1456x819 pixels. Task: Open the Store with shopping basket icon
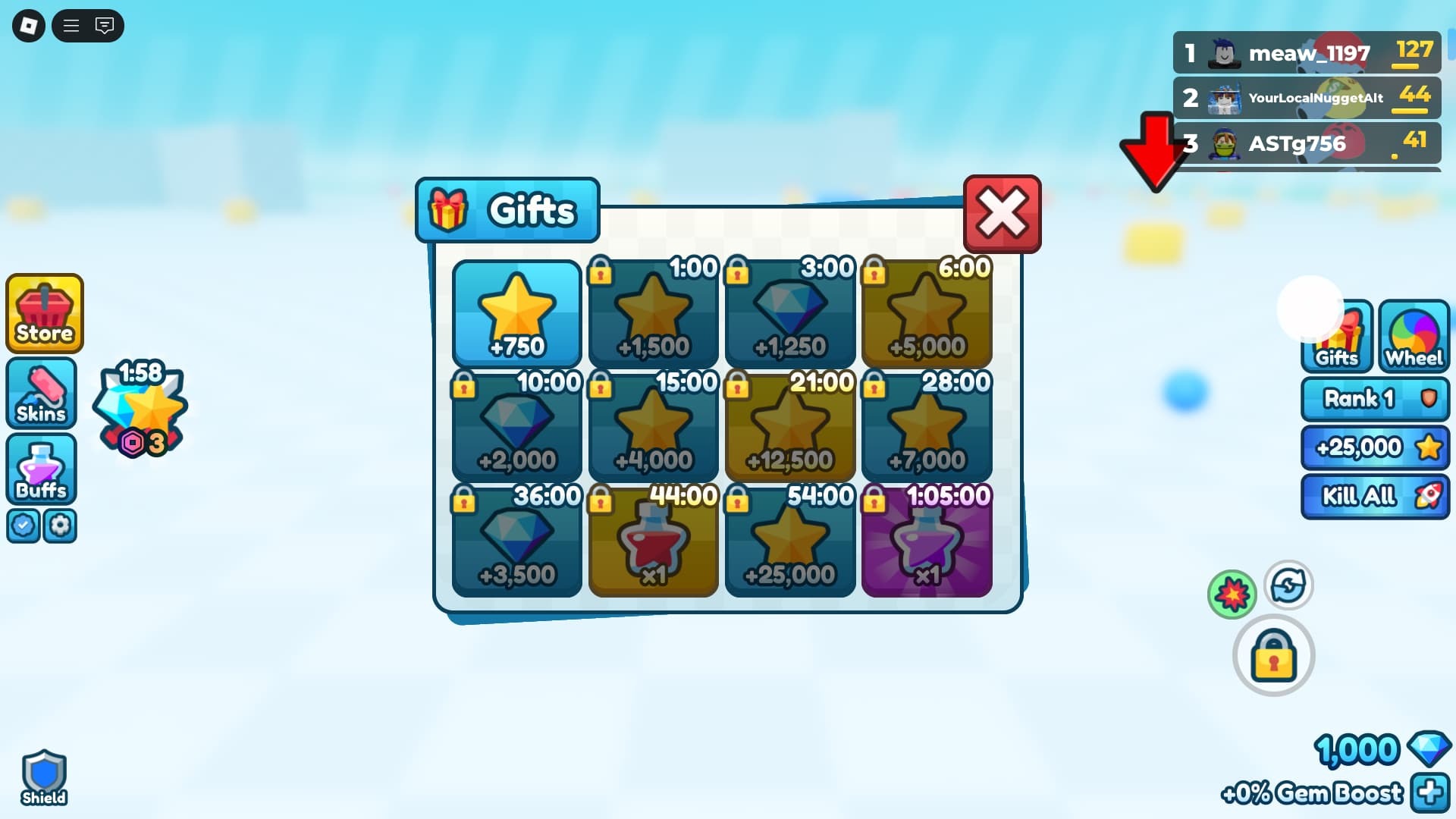click(x=43, y=313)
